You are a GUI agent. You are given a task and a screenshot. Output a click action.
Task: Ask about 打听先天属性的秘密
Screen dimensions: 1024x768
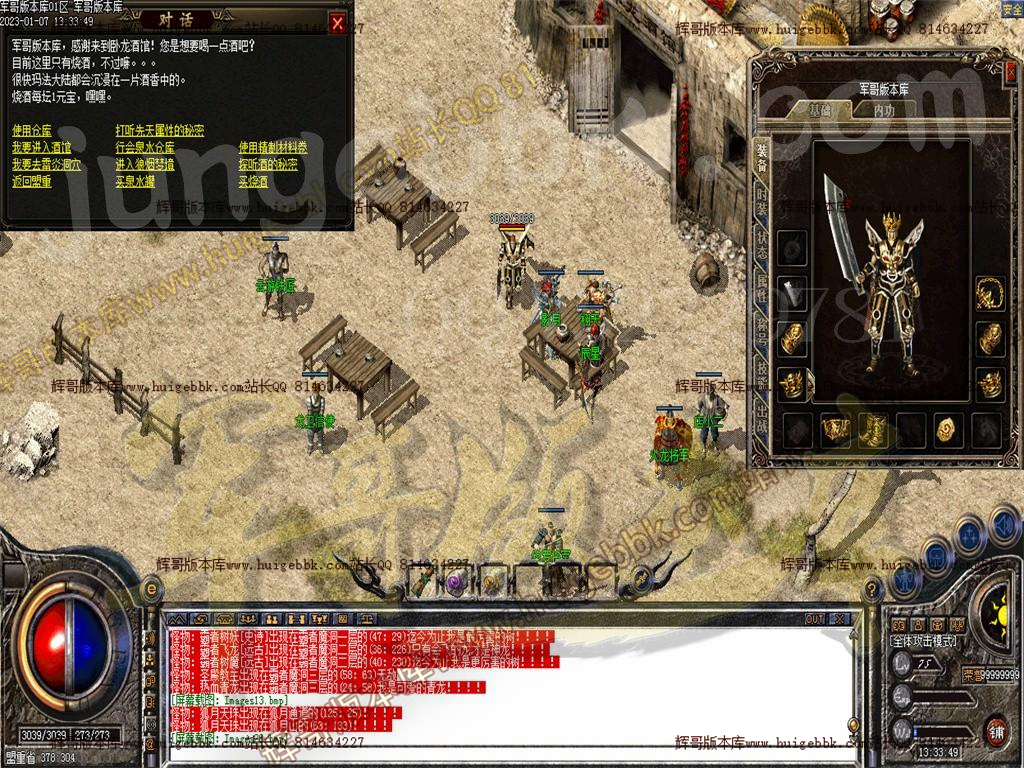point(160,131)
